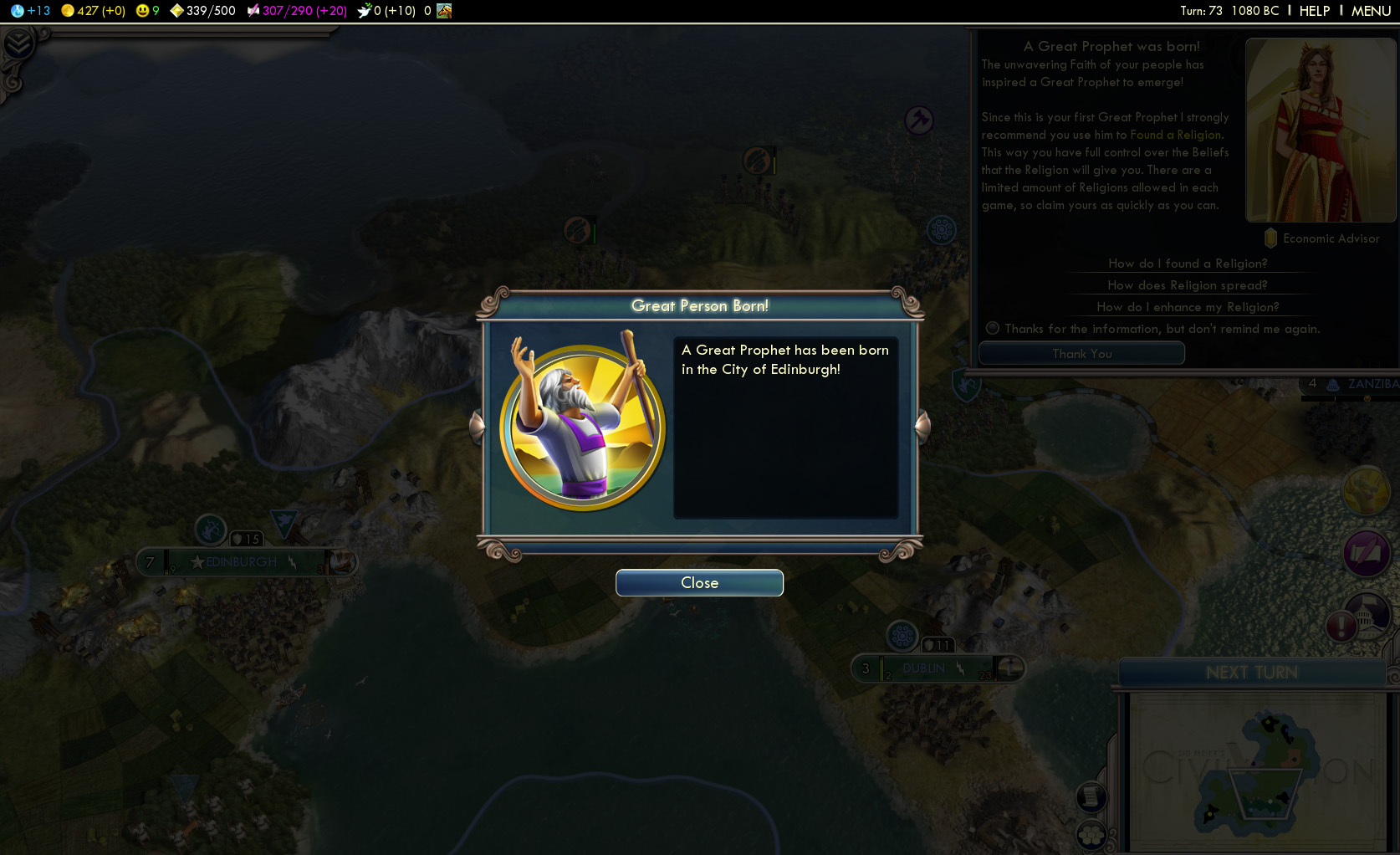Viewport: 1400px width, 855px height.
Task: Select the Edinburgh city banner
Action: pos(241,562)
